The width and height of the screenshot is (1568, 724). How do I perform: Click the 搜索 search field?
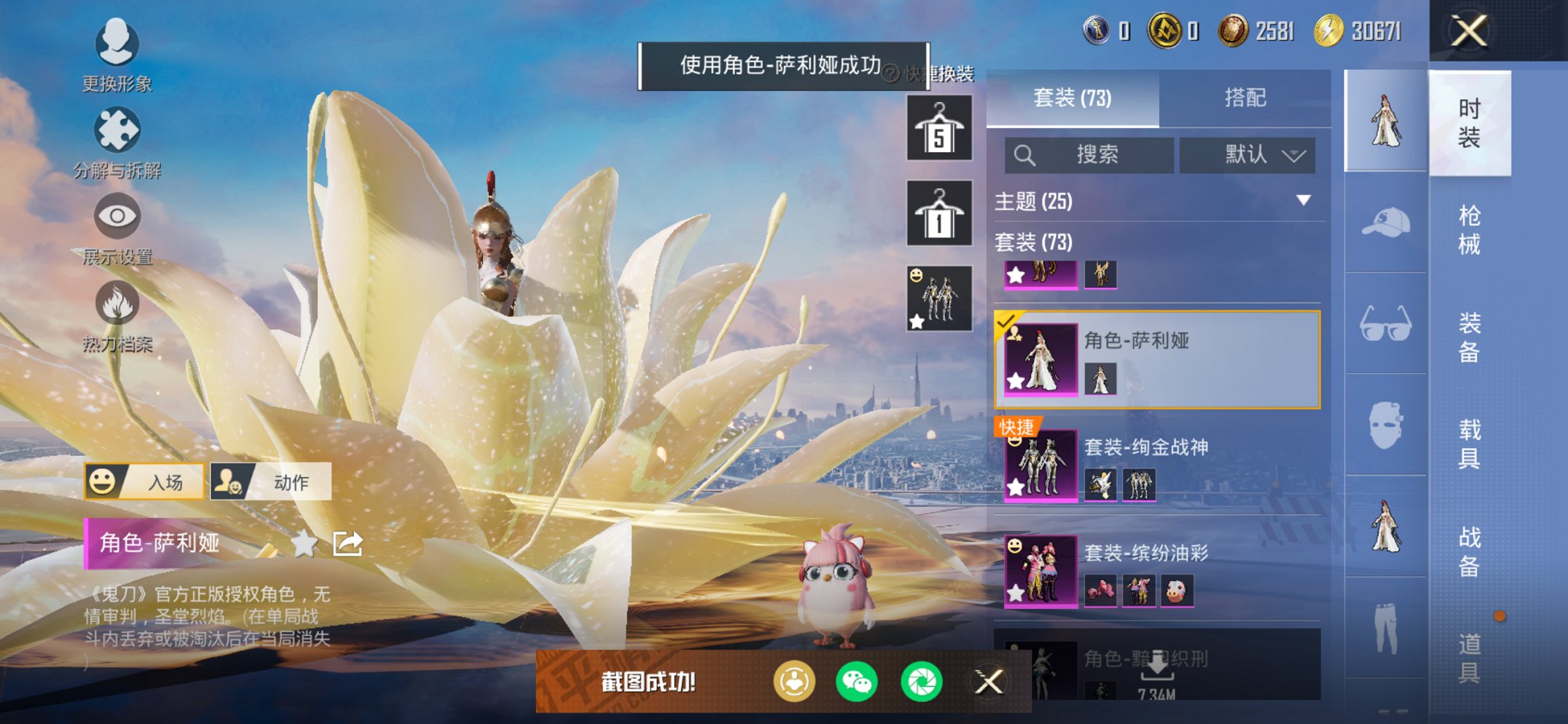click(1089, 154)
